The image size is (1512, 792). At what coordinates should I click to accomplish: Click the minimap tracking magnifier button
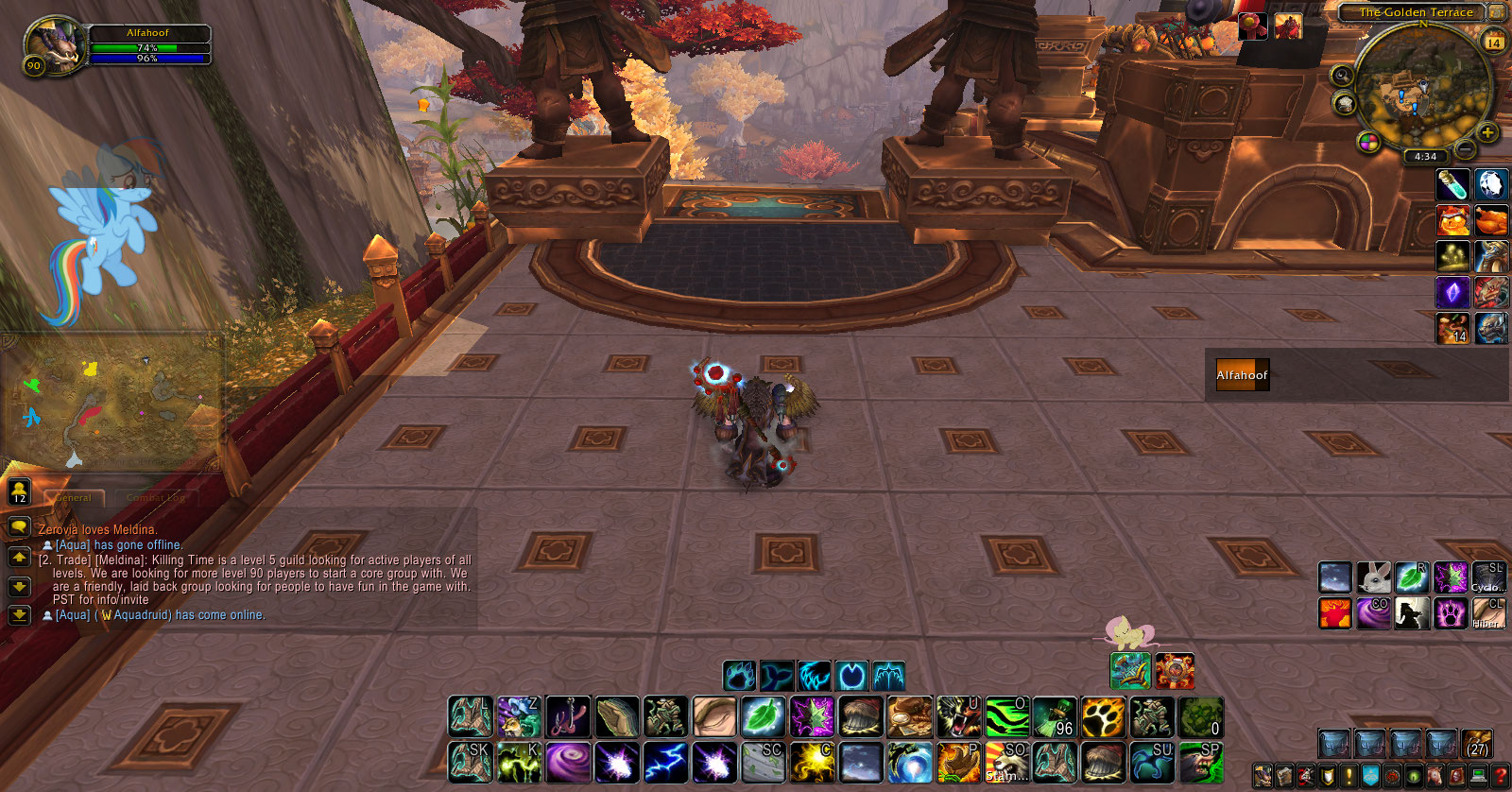[x=1342, y=75]
